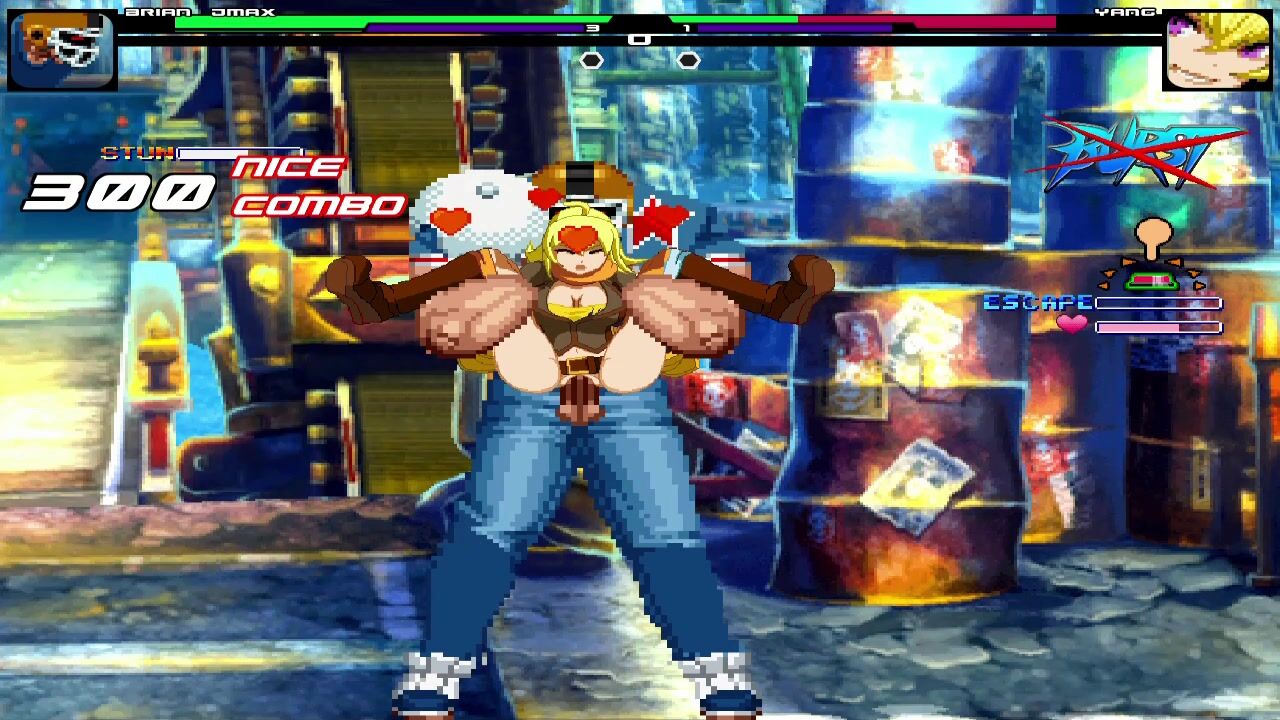Select Yang's blonde character portrait
The height and width of the screenshot is (720, 1280).
click(x=1217, y=50)
